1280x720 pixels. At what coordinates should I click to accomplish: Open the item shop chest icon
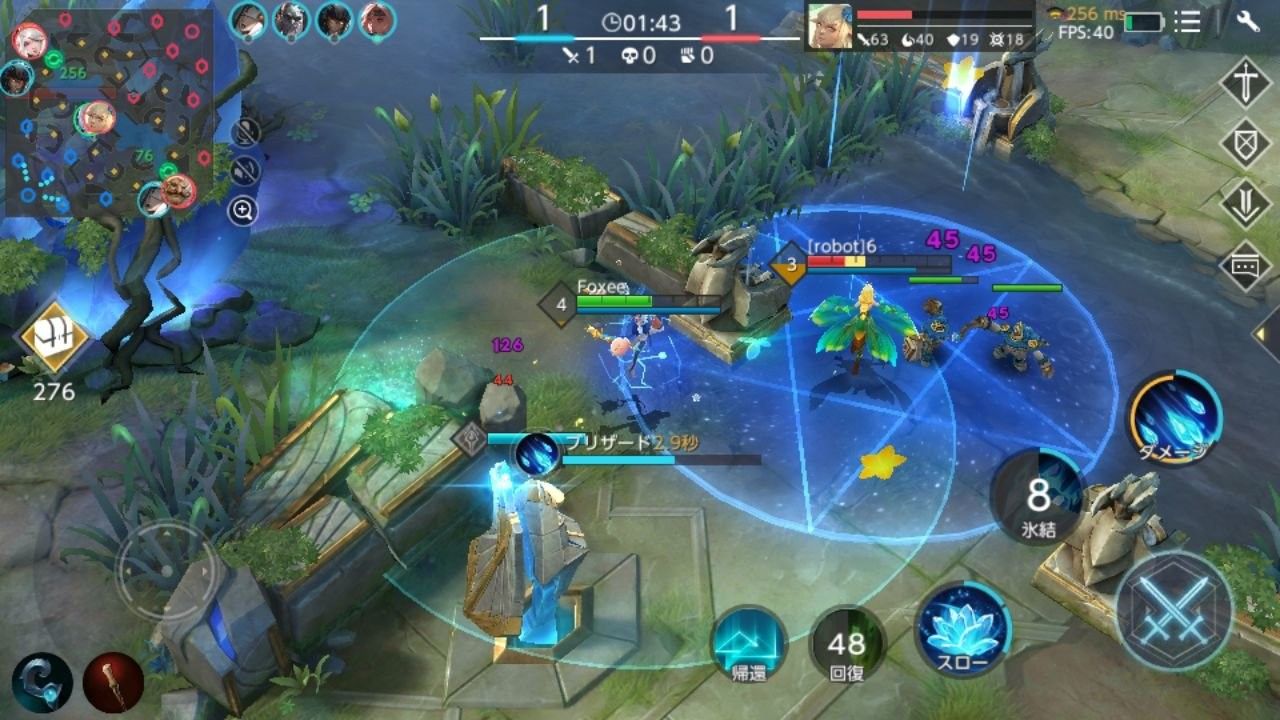(53, 337)
